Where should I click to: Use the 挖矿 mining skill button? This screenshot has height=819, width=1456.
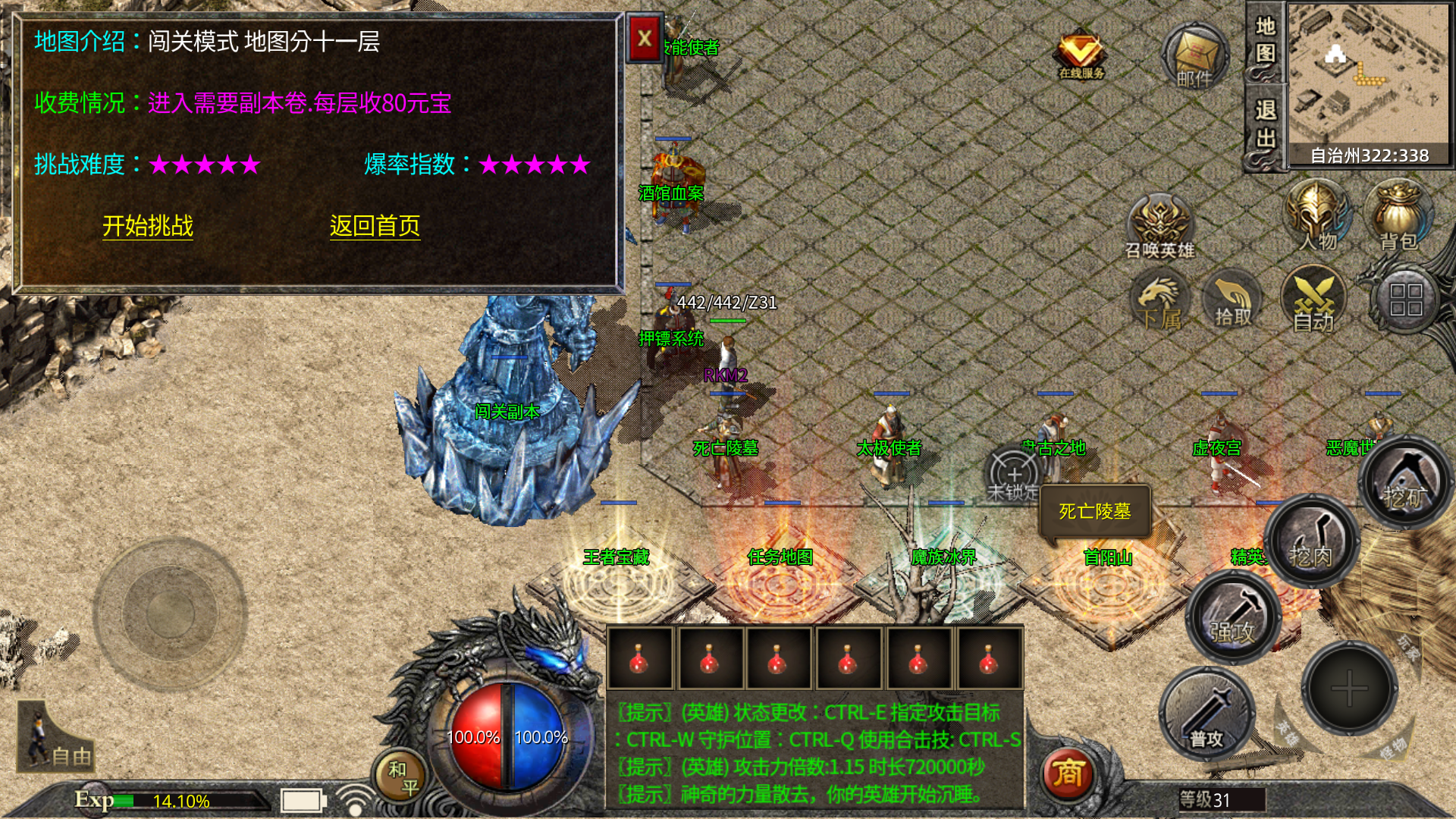(1404, 483)
